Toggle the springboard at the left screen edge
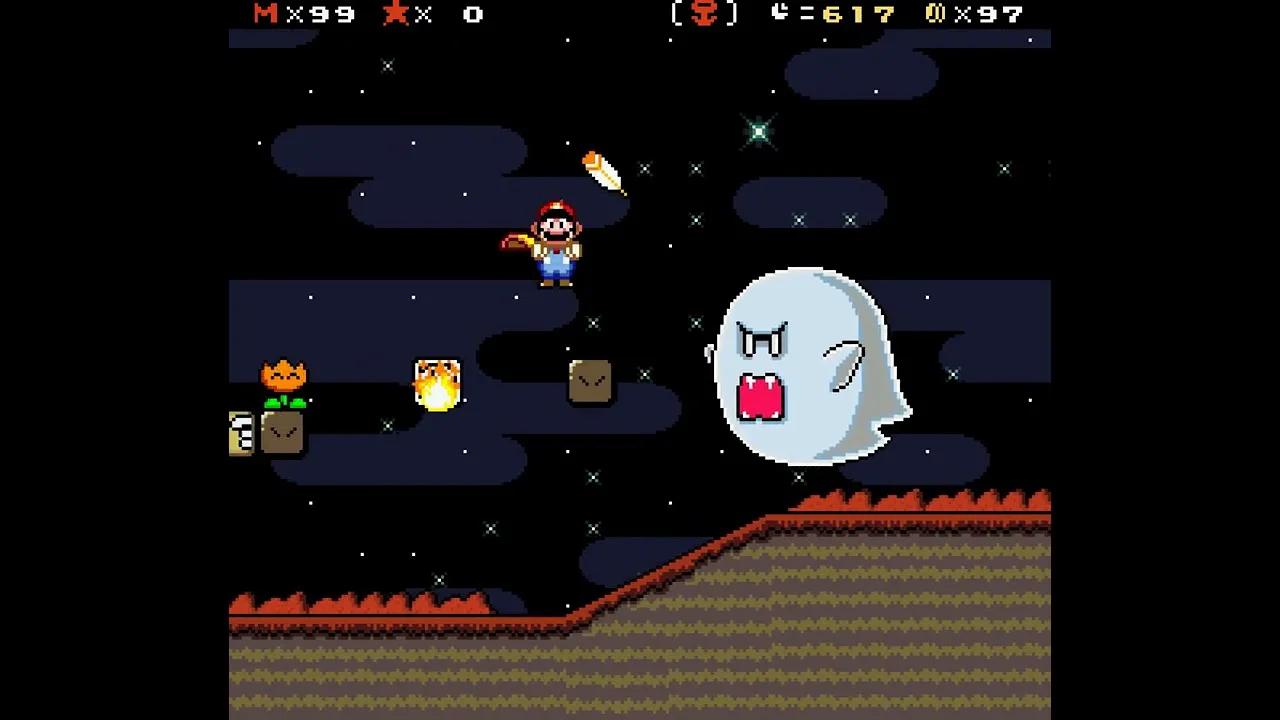Screen dimensions: 1280x720 [x=240, y=434]
